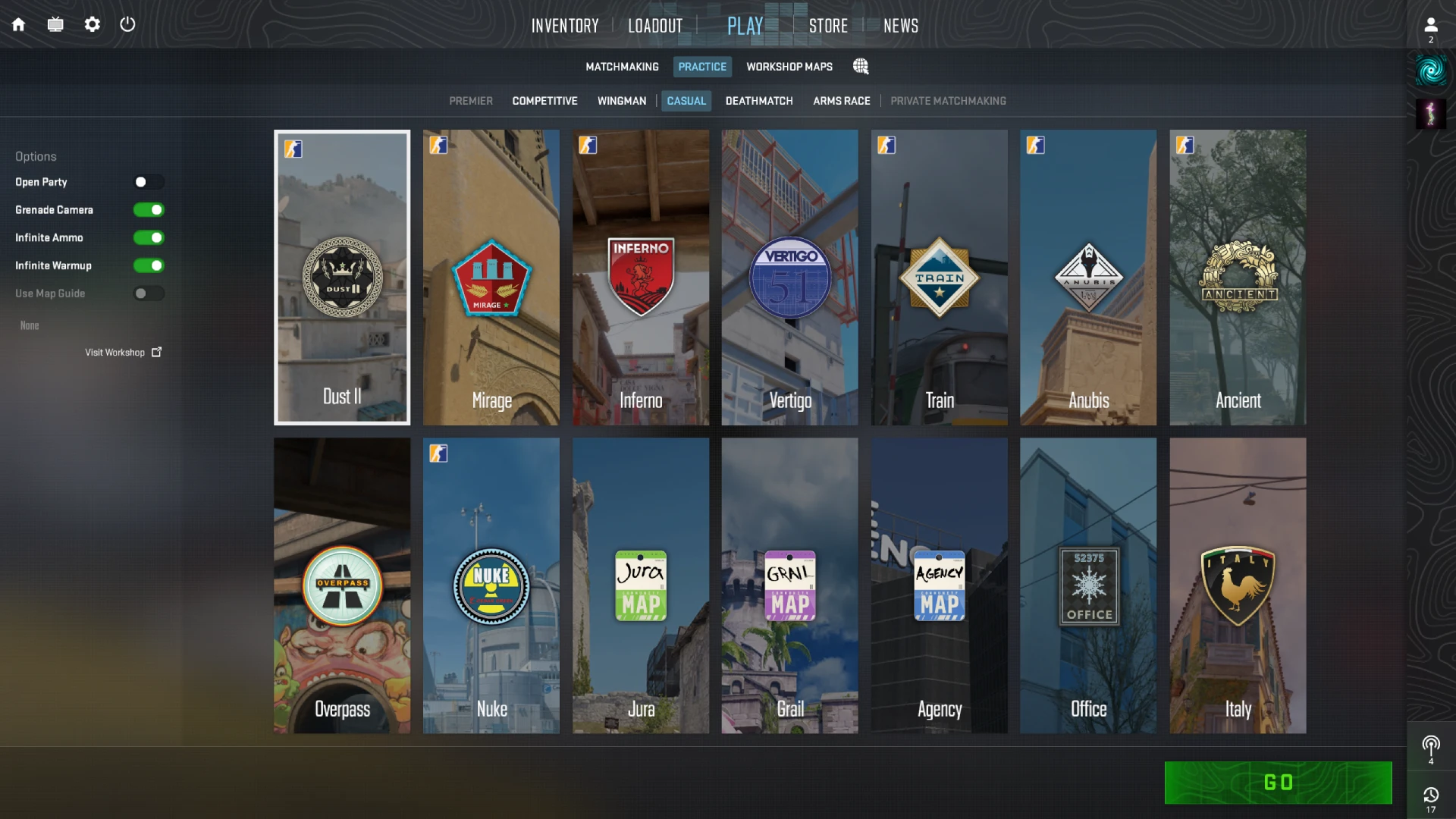The width and height of the screenshot is (1456, 819).
Task: Select the Mirage map card
Action: tap(491, 277)
